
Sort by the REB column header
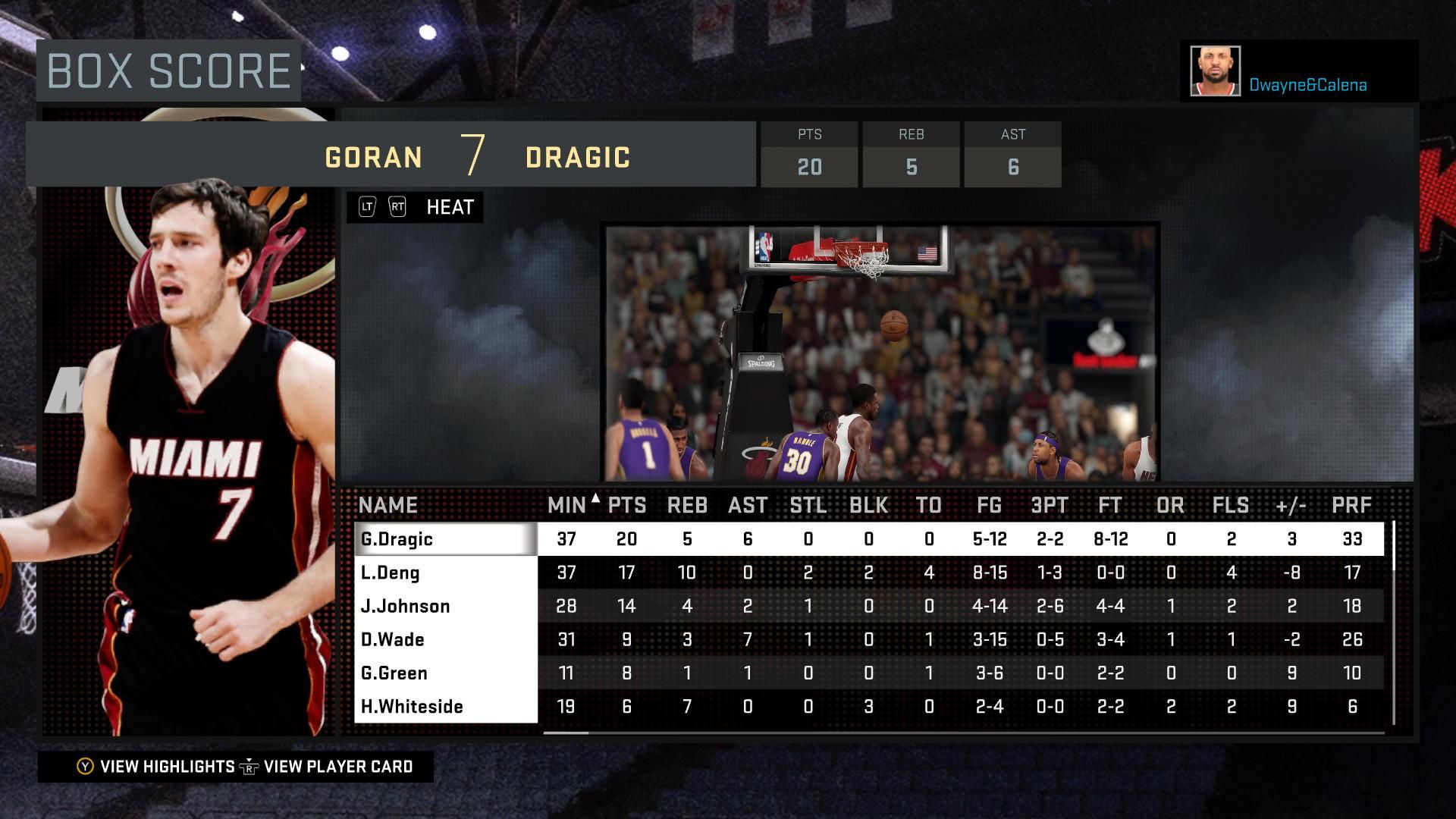coord(687,505)
